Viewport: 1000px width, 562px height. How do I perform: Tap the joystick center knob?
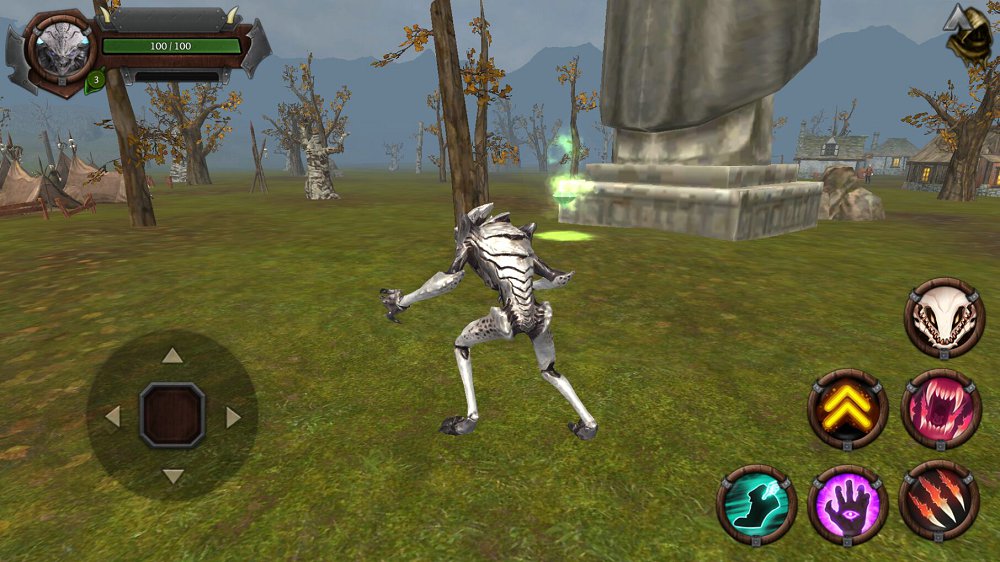[172, 416]
